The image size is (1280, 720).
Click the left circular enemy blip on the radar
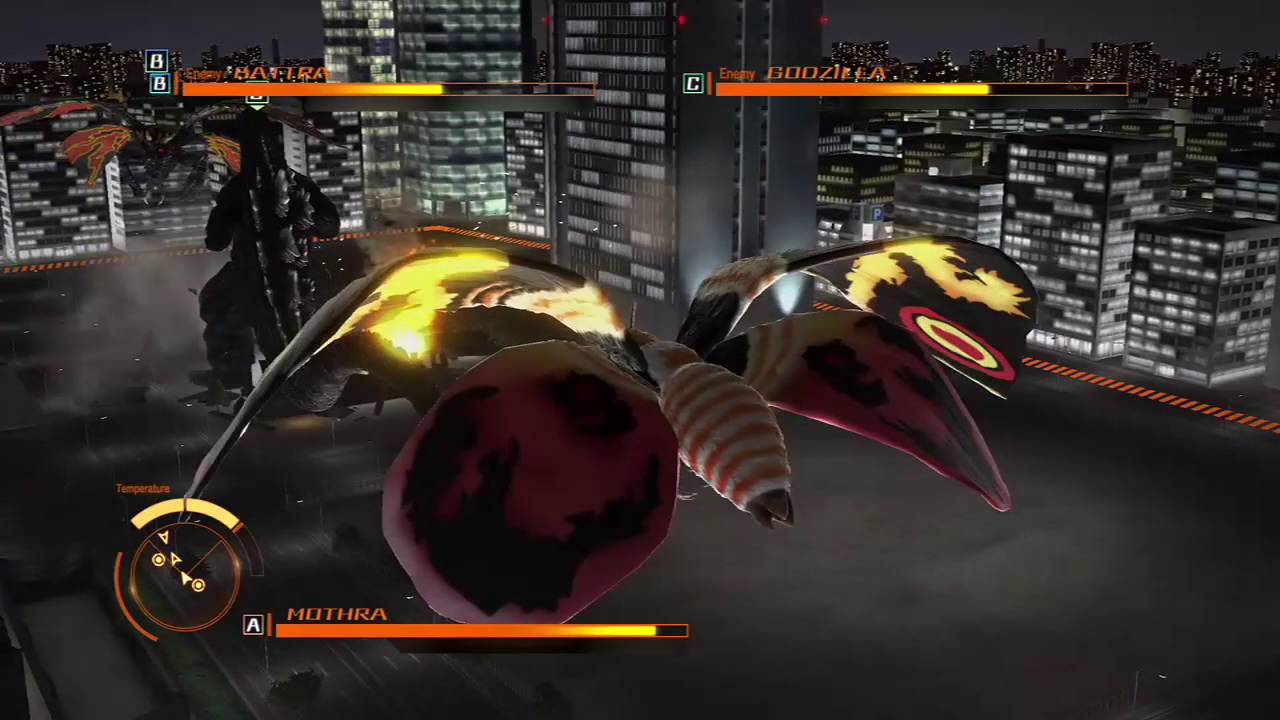pos(158,559)
